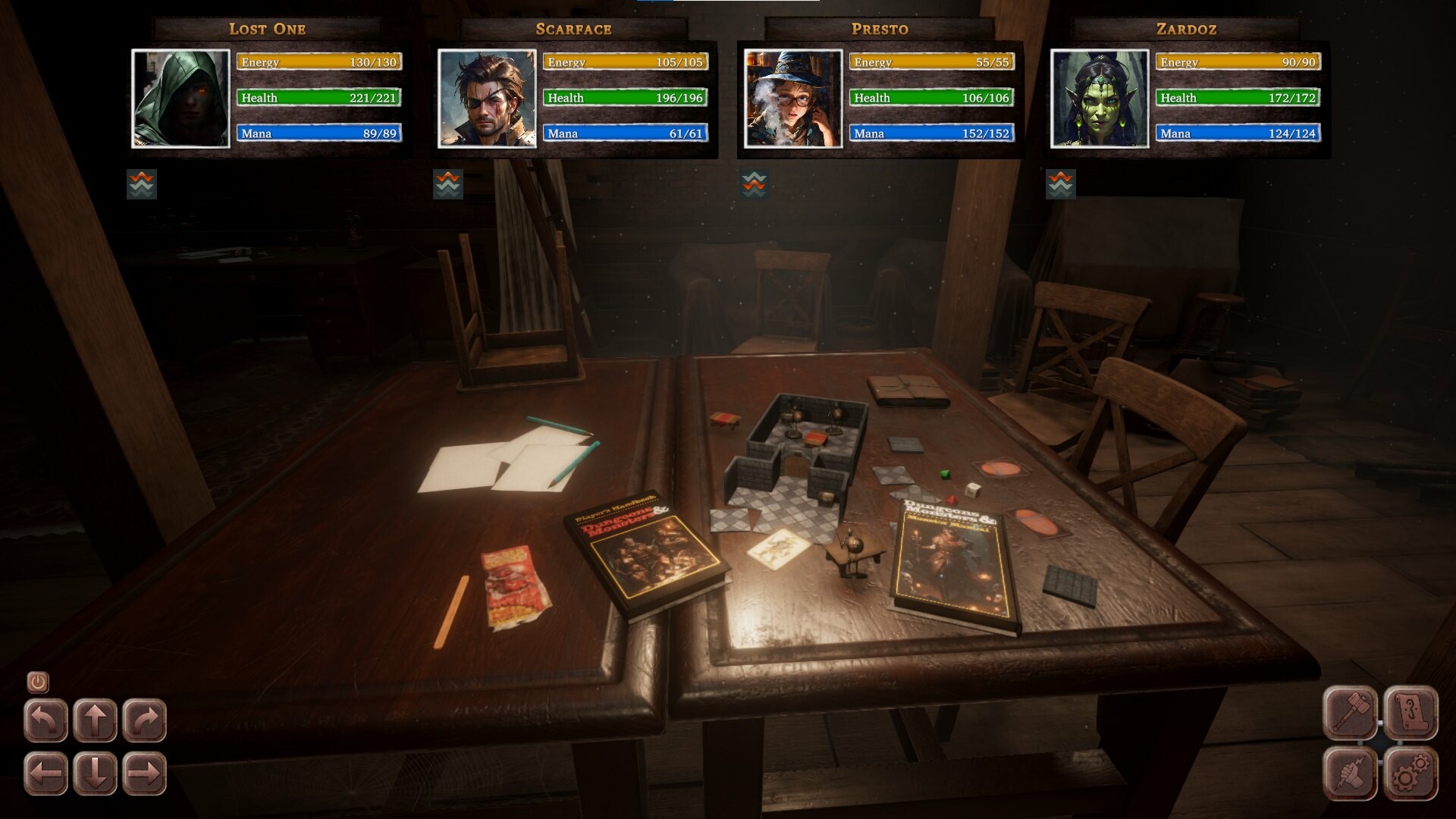Click the move forward arrow button

pyautogui.click(x=96, y=717)
